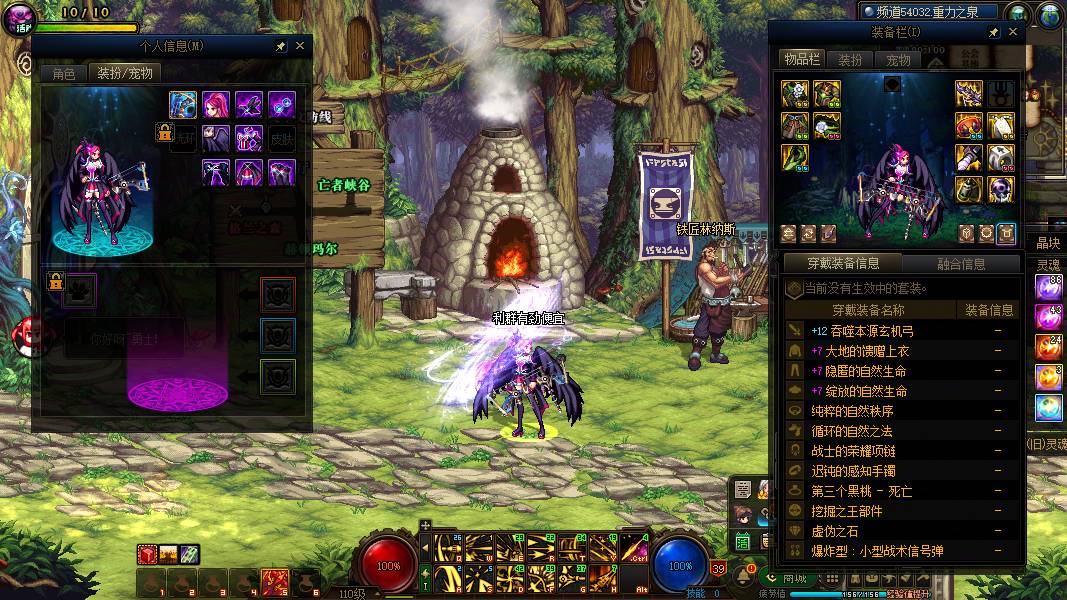Screen dimensions: 1067x600
Task: Switch to the 角色 character tab
Action: click(x=63, y=73)
